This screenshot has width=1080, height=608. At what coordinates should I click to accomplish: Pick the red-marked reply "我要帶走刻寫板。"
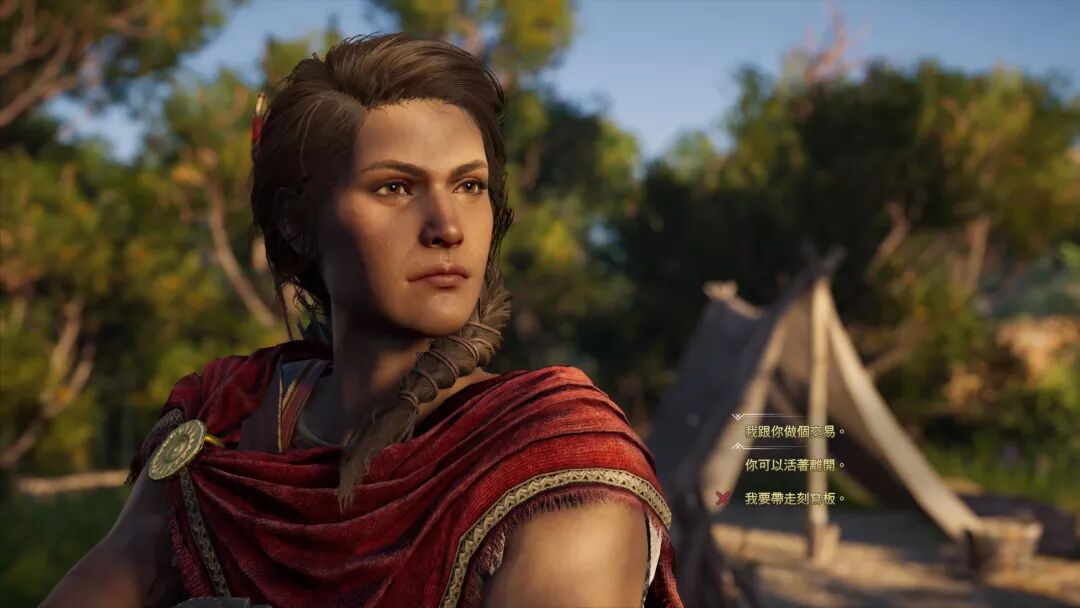pos(794,498)
